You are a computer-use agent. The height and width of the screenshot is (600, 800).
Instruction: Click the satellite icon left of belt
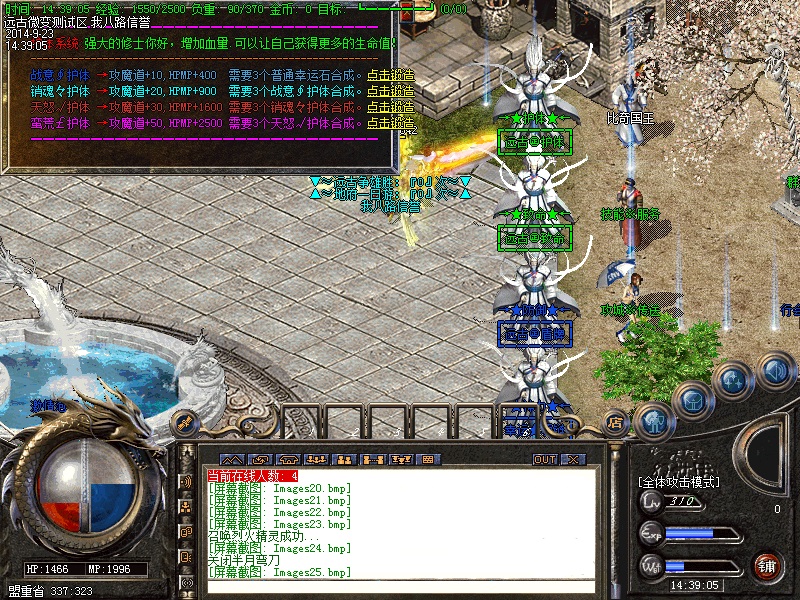click(183, 421)
